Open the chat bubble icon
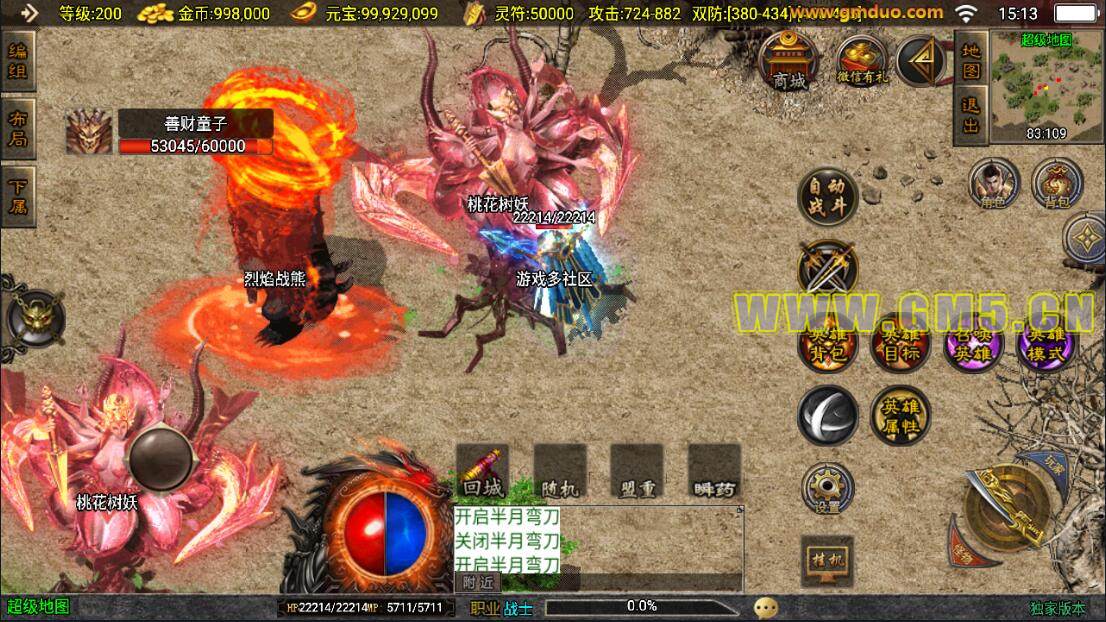The image size is (1106, 622). (x=766, y=607)
